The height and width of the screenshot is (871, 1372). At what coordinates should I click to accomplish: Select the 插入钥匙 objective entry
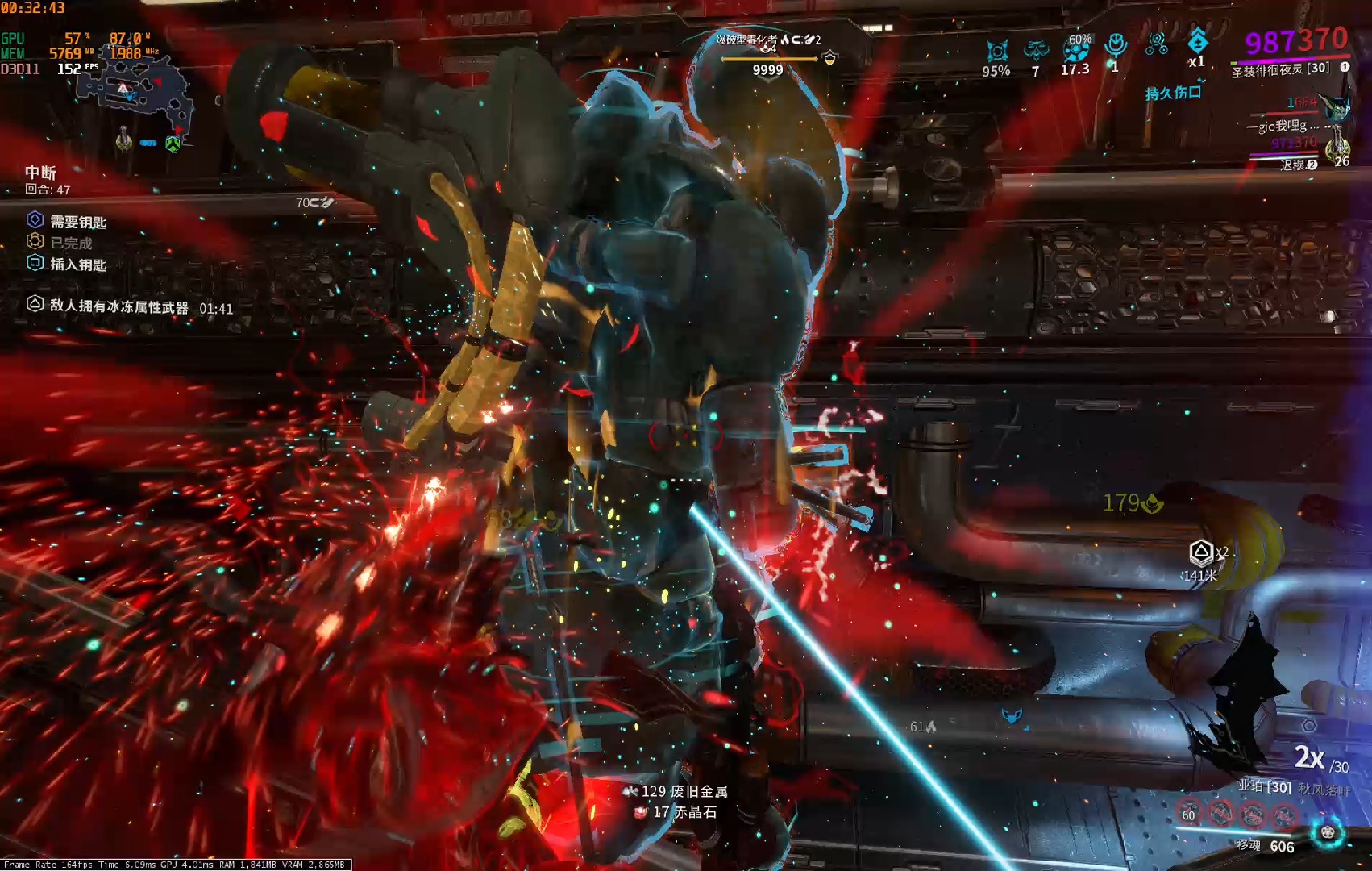click(x=77, y=265)
